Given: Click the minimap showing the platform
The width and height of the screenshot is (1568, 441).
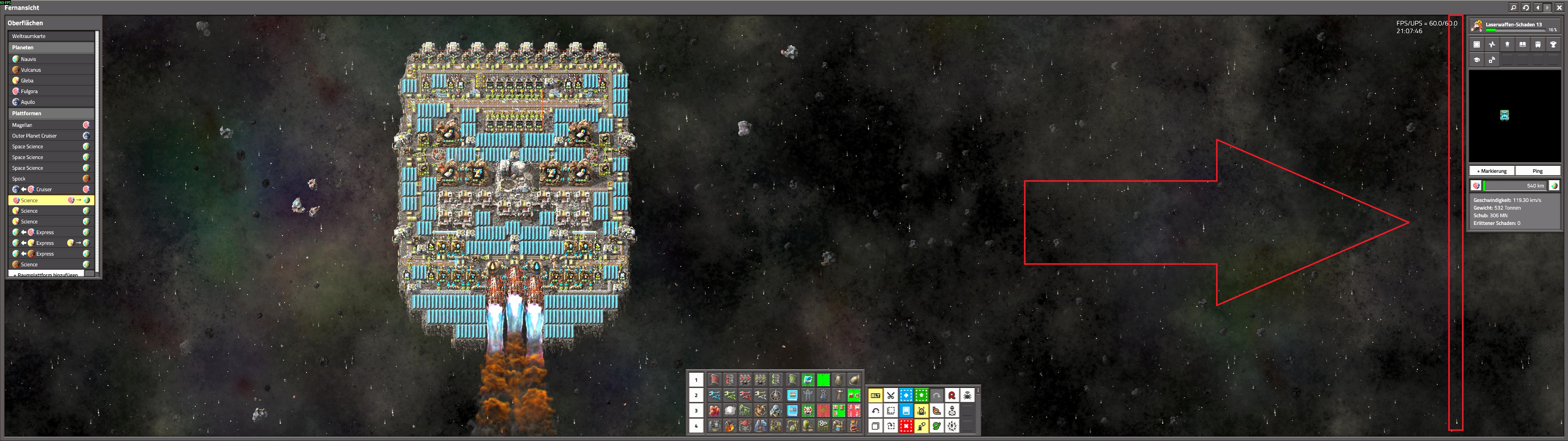Looking at the screenshot, I should 1514,116.
